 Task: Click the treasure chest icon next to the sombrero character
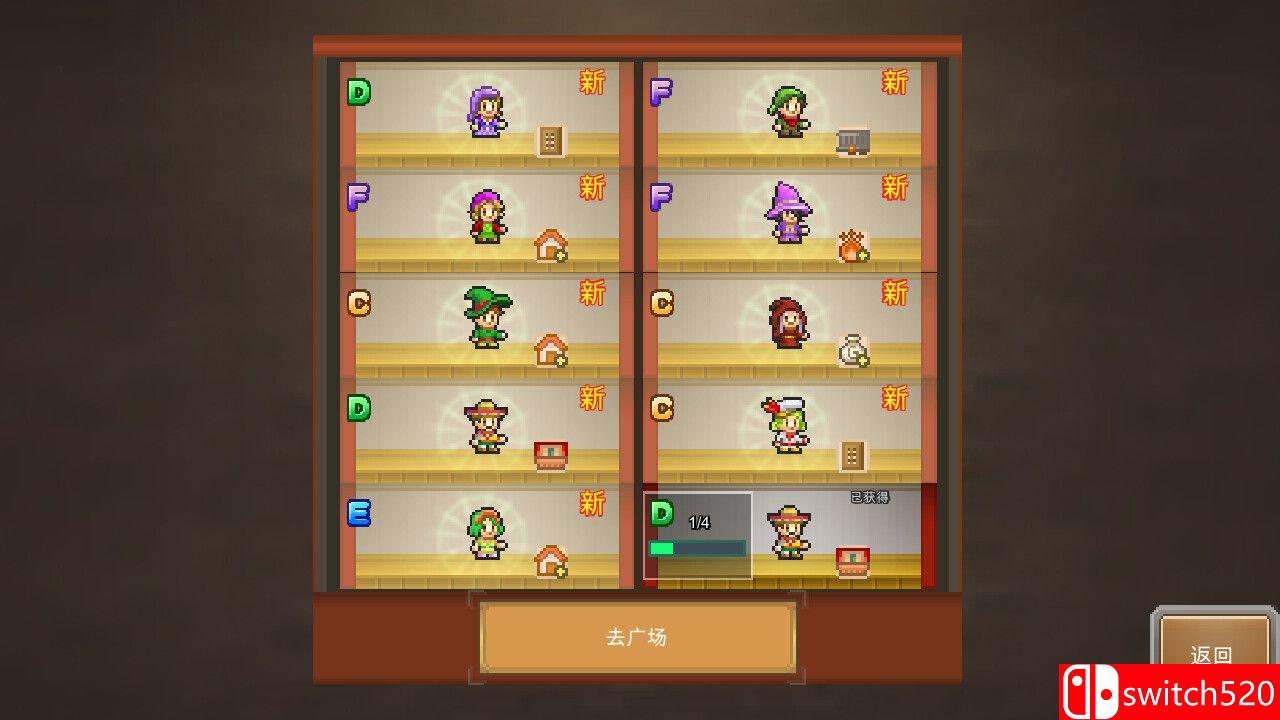[550, 453]
